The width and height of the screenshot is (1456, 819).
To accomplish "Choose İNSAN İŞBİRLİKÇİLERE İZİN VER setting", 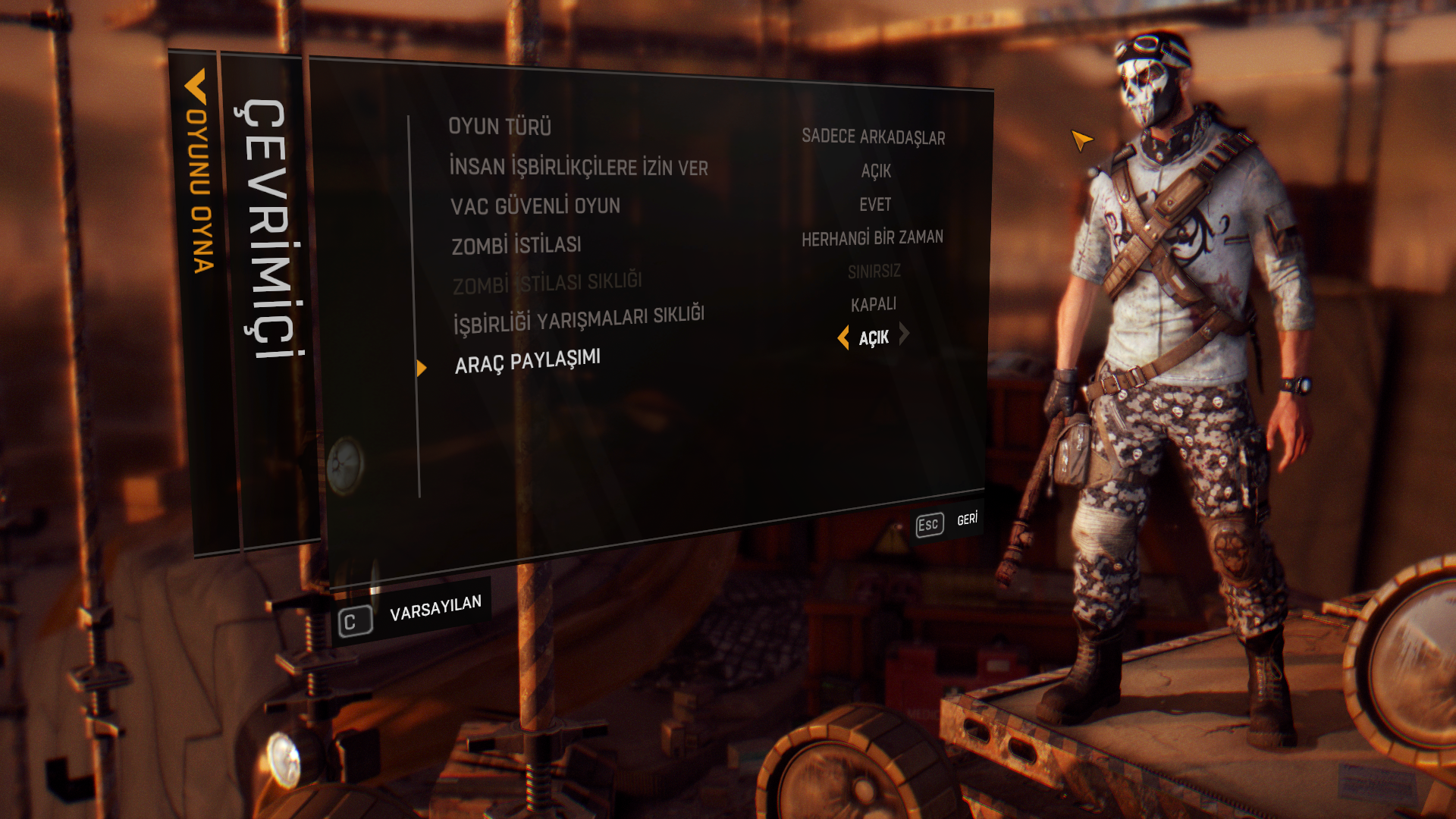I will pos(578,168).
